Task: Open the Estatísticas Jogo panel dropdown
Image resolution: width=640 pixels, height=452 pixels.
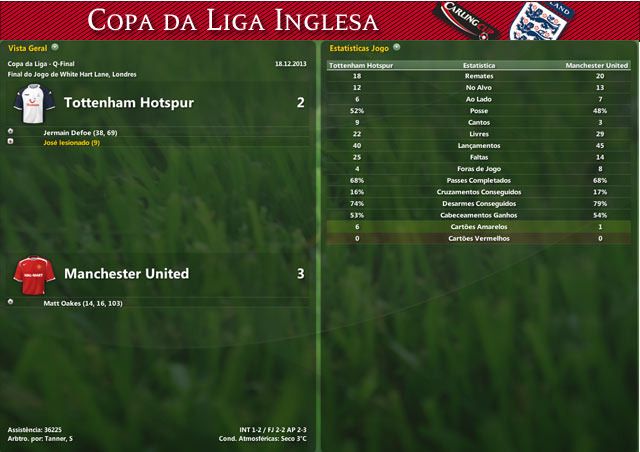Action: [396, 46]
